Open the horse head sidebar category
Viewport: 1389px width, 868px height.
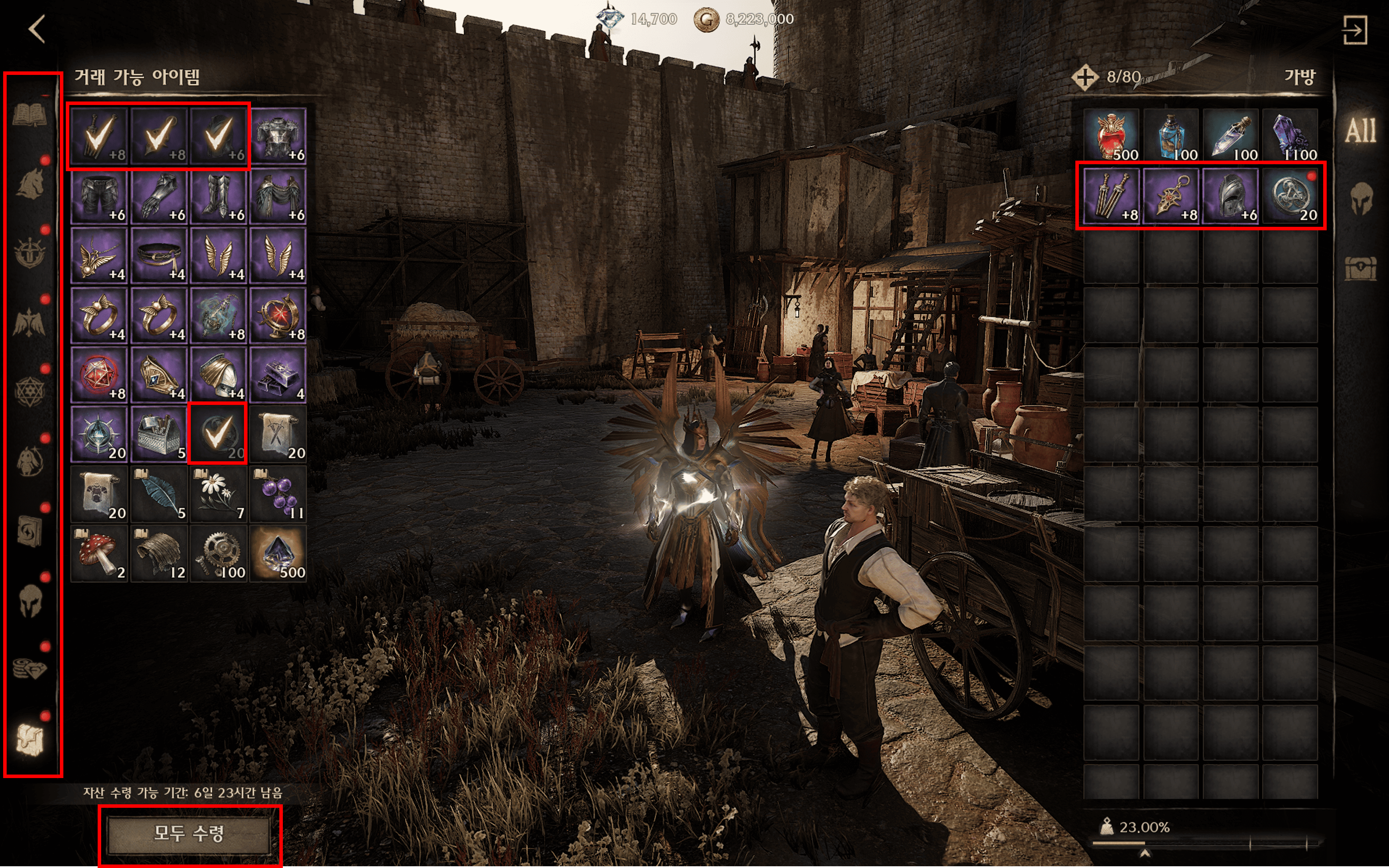coord(30,183)
